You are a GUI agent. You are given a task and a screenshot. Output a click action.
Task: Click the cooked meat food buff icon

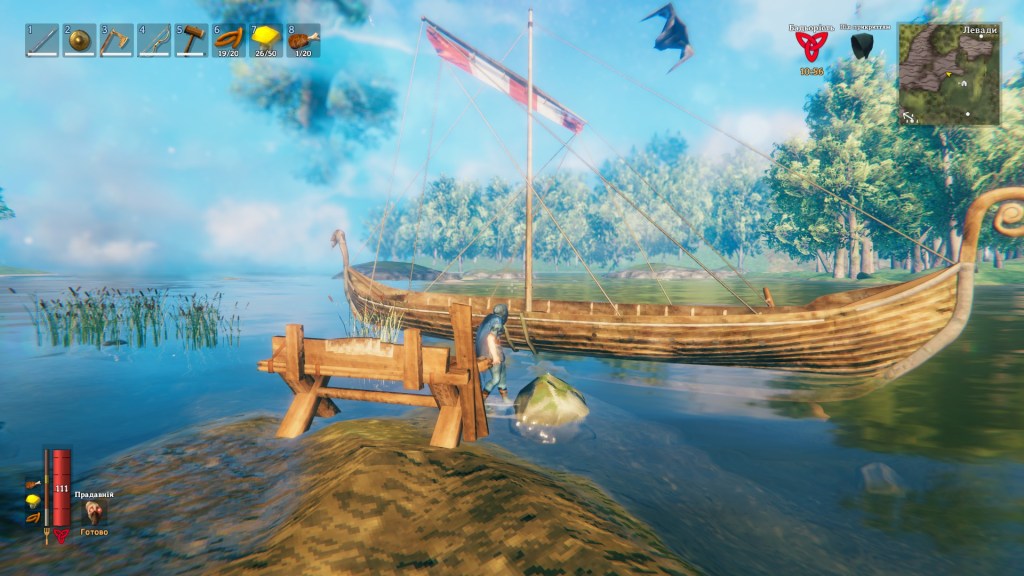(x=33, y=485)
